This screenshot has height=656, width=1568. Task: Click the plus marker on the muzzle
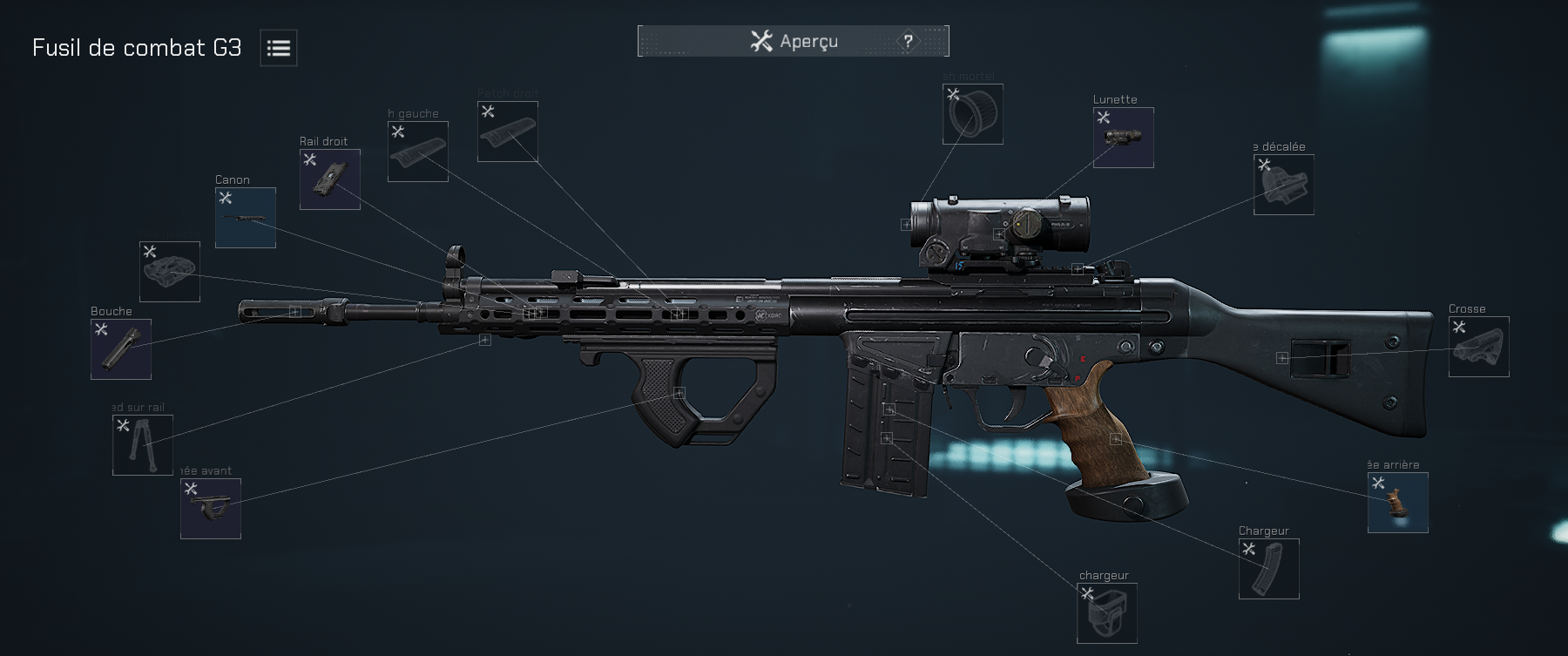click(x=294, y=311)
